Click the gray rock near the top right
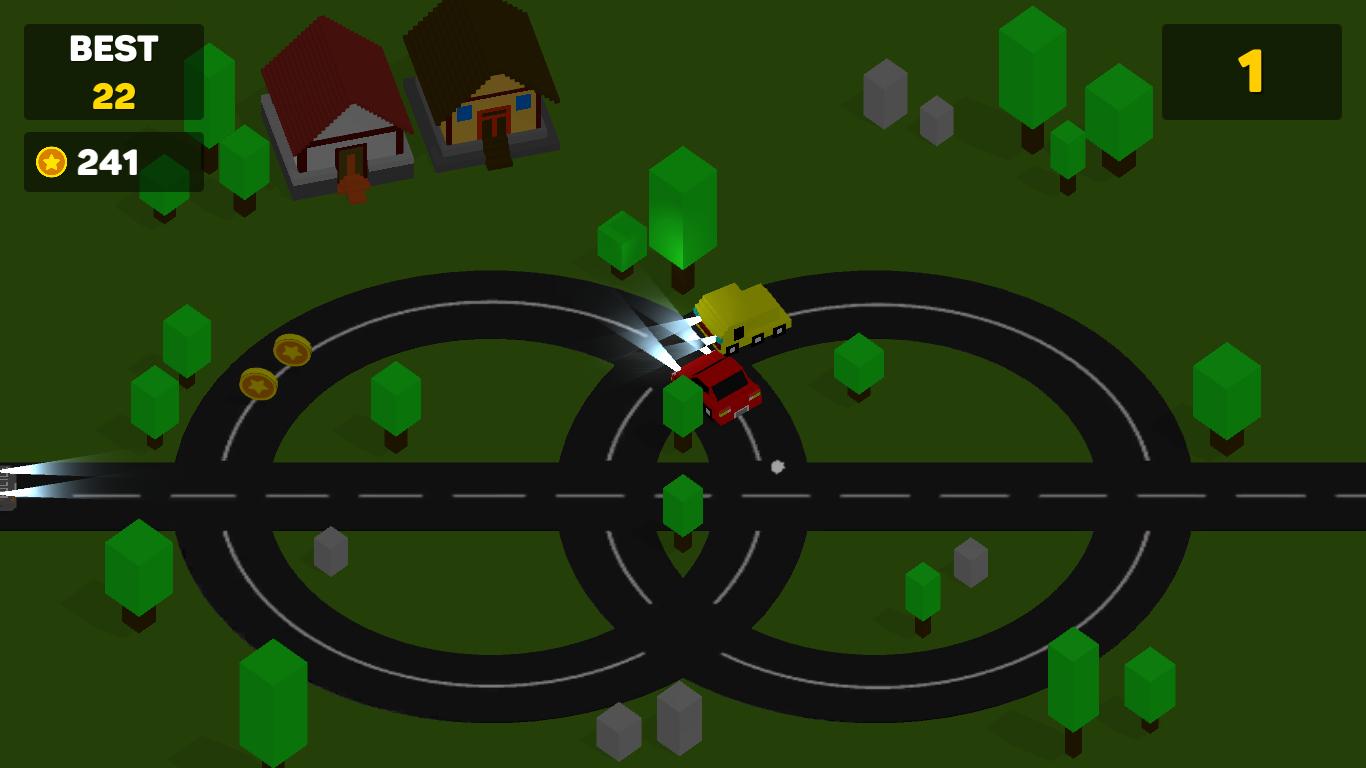The image size is (1366, 768). click(885, 95)
